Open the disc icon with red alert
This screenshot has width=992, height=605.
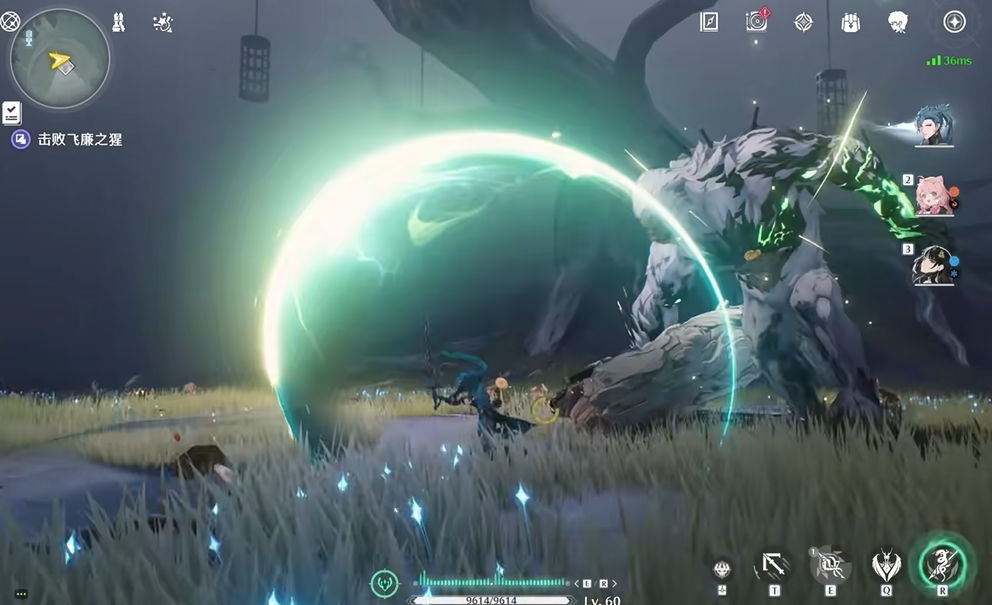coord(757,21)
